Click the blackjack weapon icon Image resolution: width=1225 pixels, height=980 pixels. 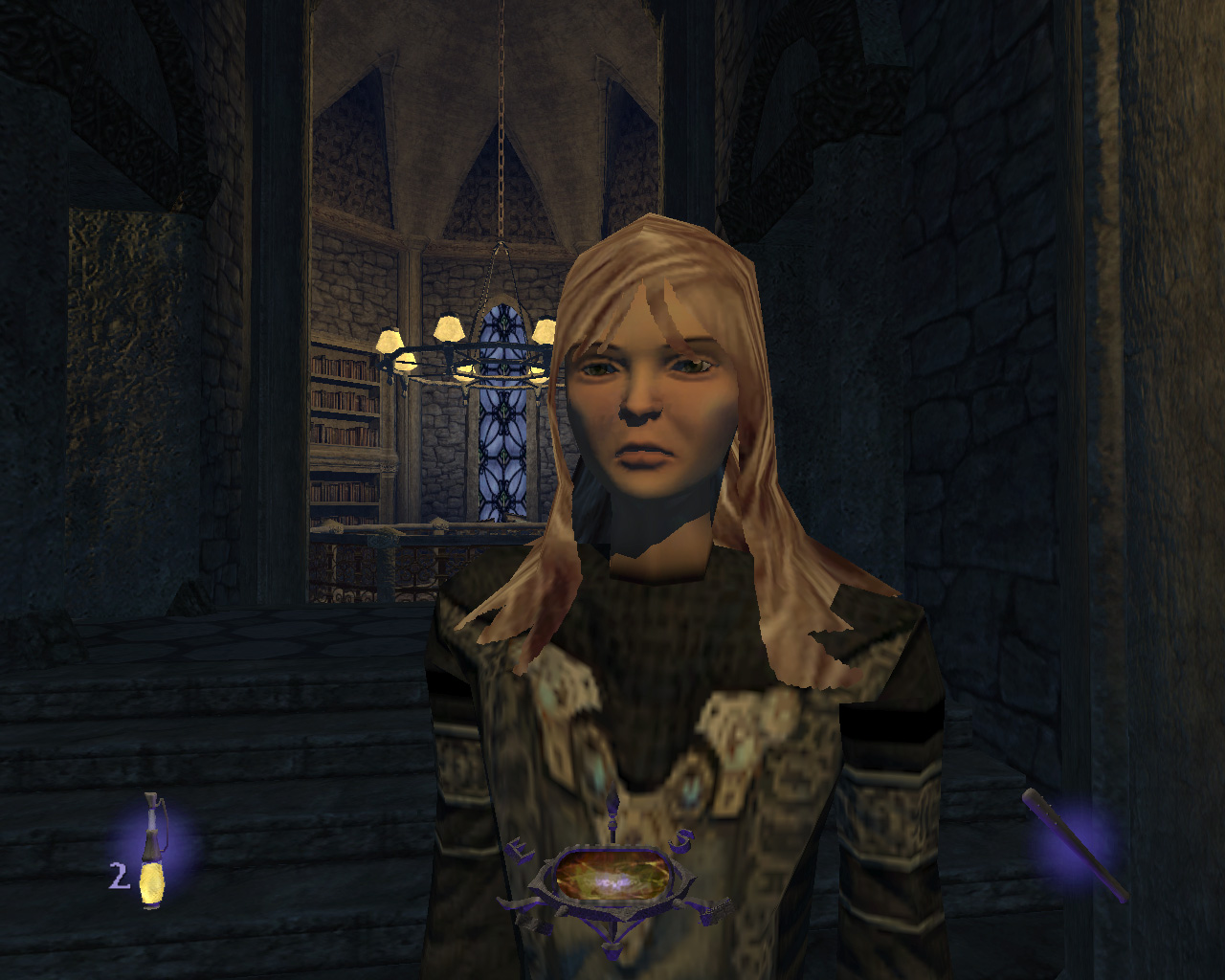[1074, 843]
